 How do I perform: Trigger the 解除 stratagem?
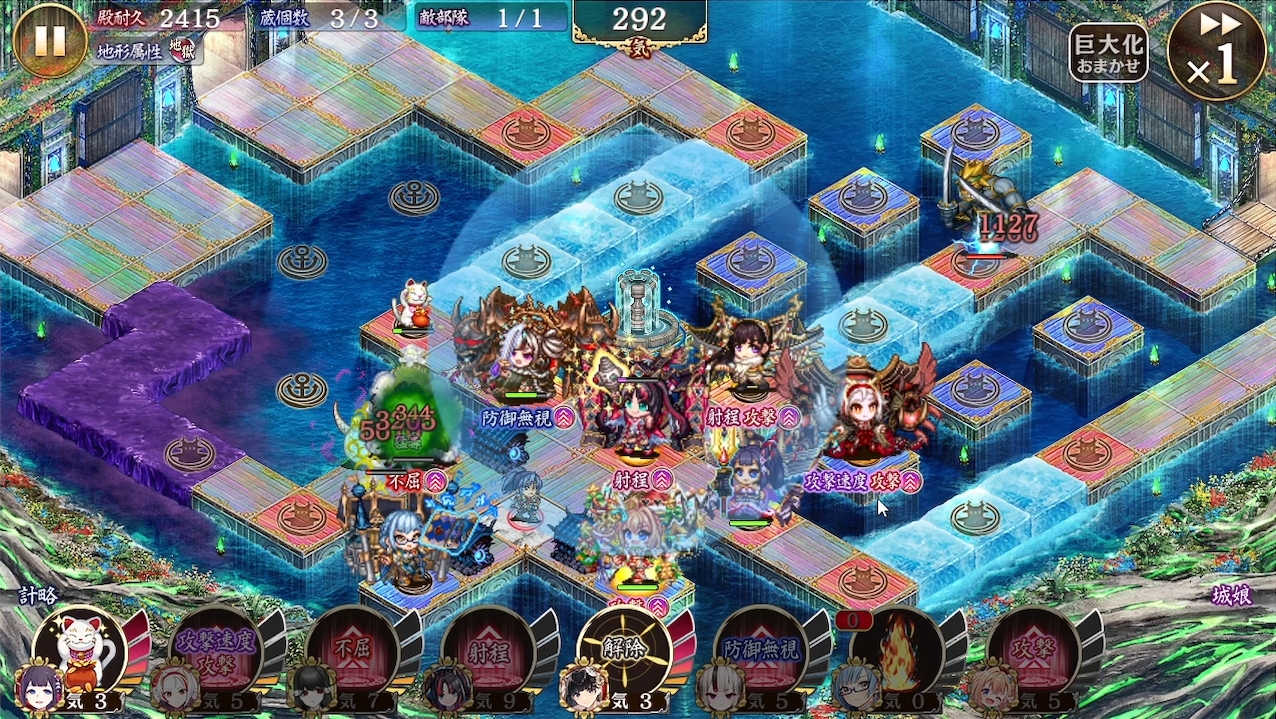click(625, 650)
